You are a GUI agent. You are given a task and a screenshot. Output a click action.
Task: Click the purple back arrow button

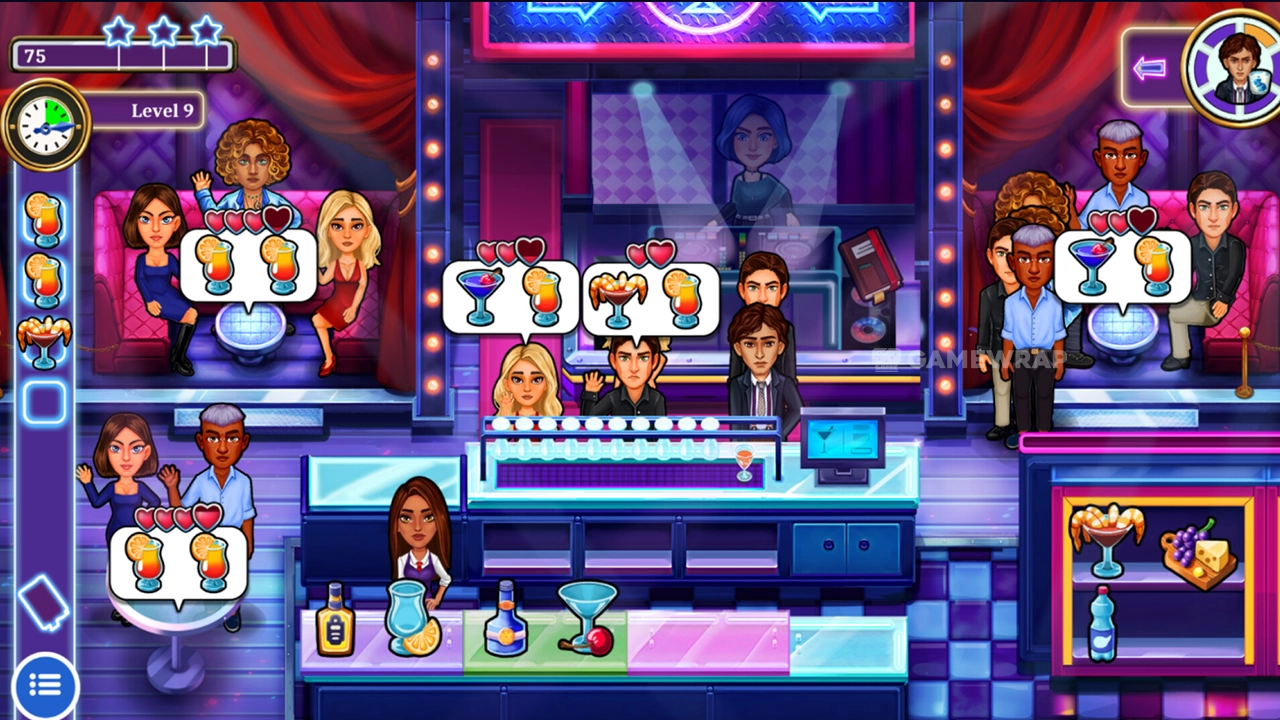click(1151, 68)
